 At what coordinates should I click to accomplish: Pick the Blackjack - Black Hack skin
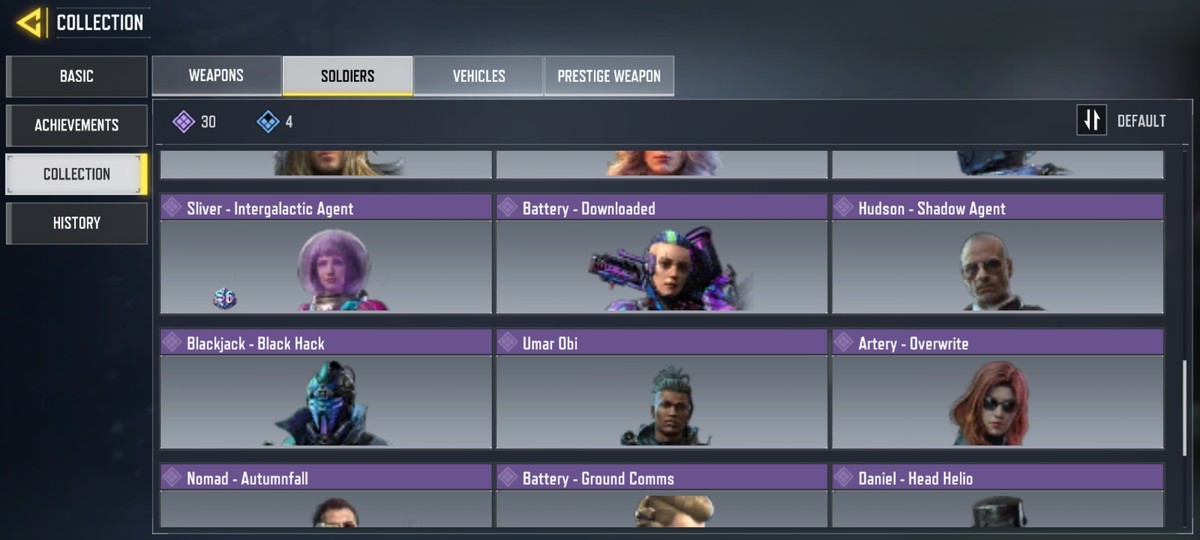tap(326, 390)
